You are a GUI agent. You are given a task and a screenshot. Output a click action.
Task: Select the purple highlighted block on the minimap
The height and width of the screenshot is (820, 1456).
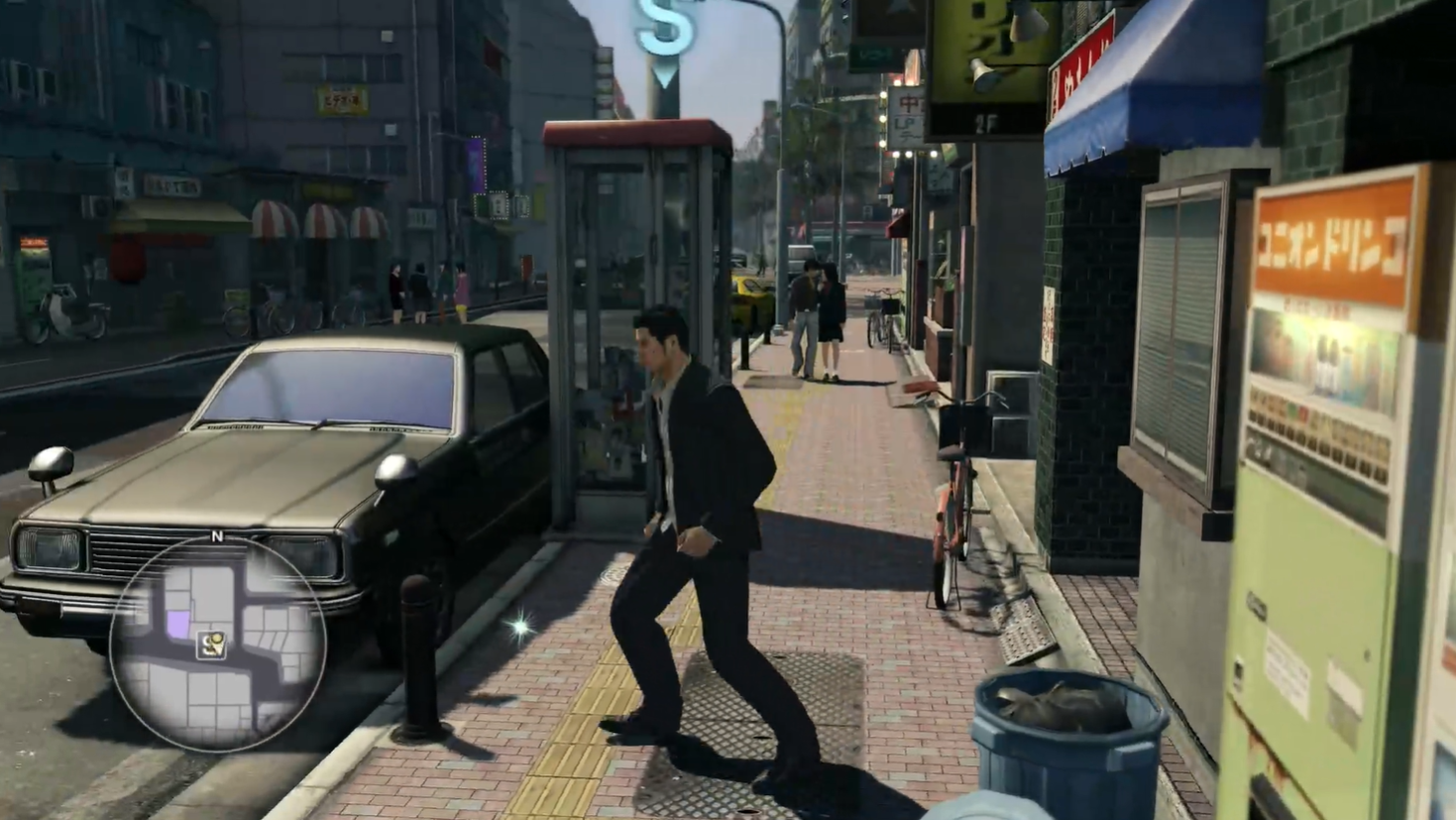click(x=178, y=624)
